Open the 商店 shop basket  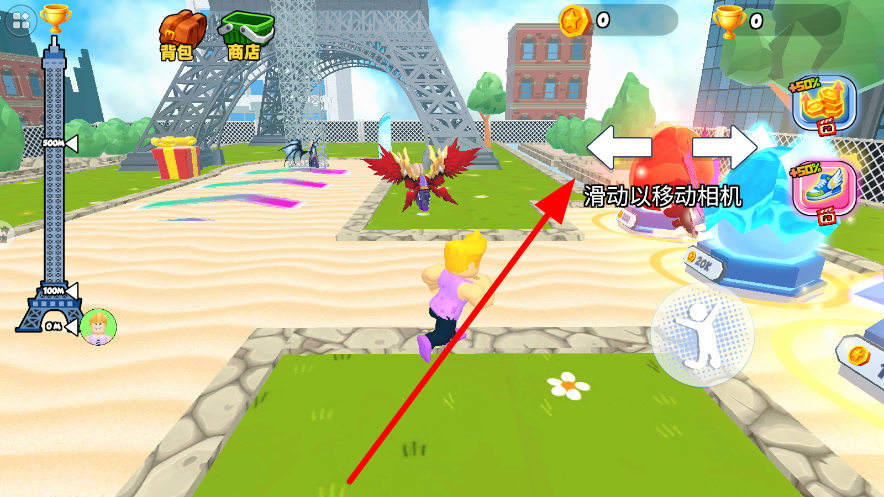click(x=245, y=33)
